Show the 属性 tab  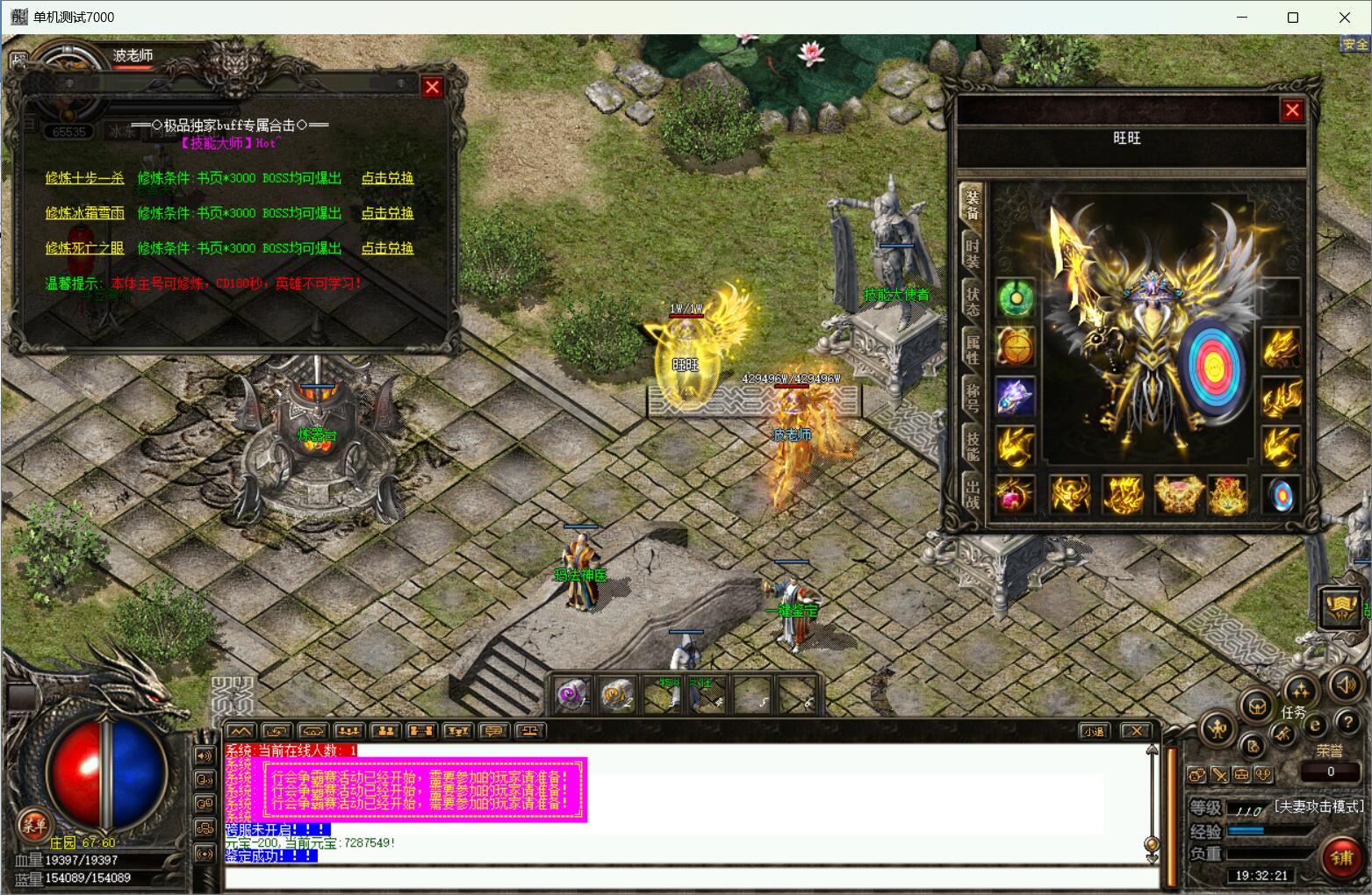pos(972,349)
